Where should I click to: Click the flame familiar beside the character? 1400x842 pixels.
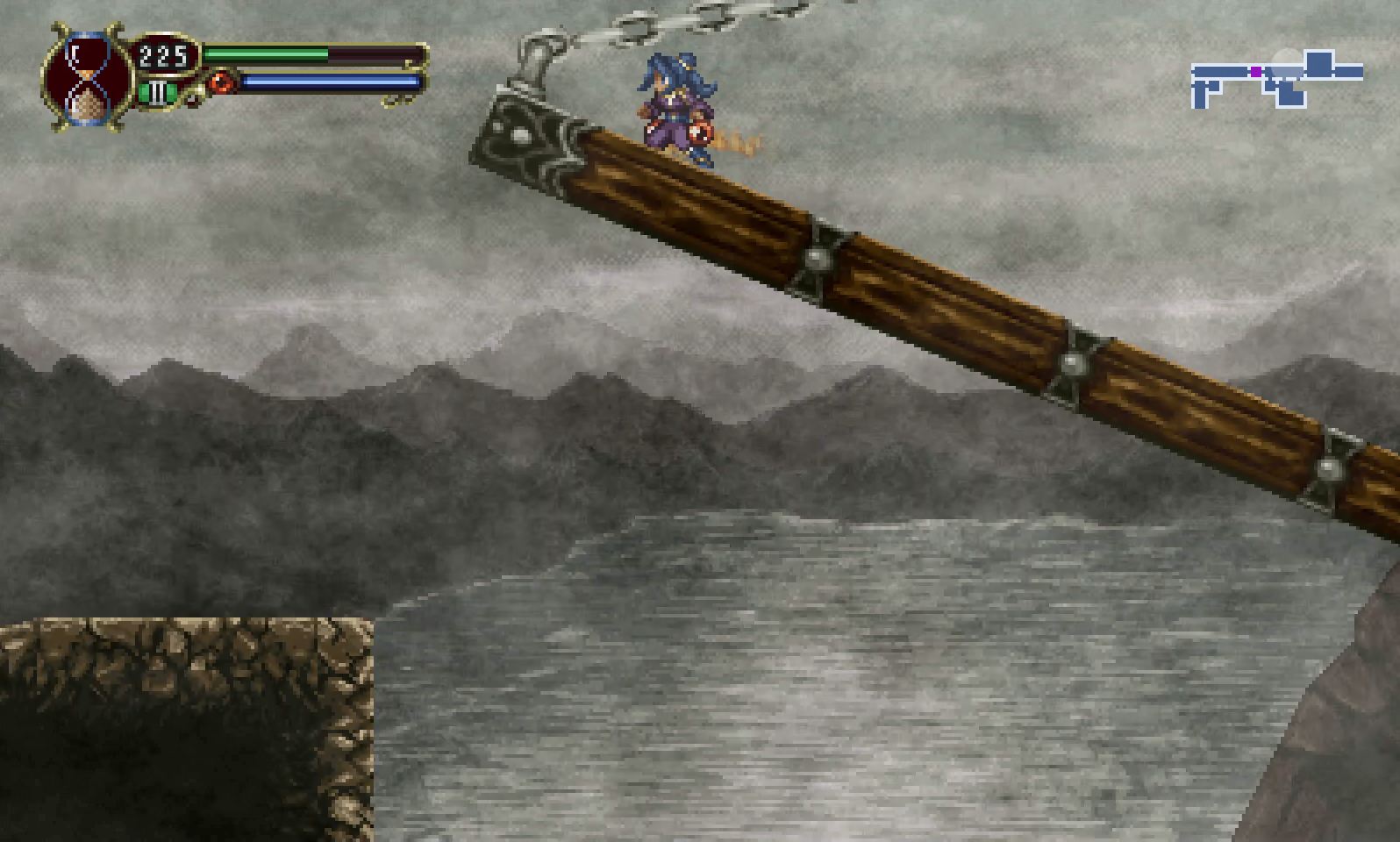tap(735, 140)
